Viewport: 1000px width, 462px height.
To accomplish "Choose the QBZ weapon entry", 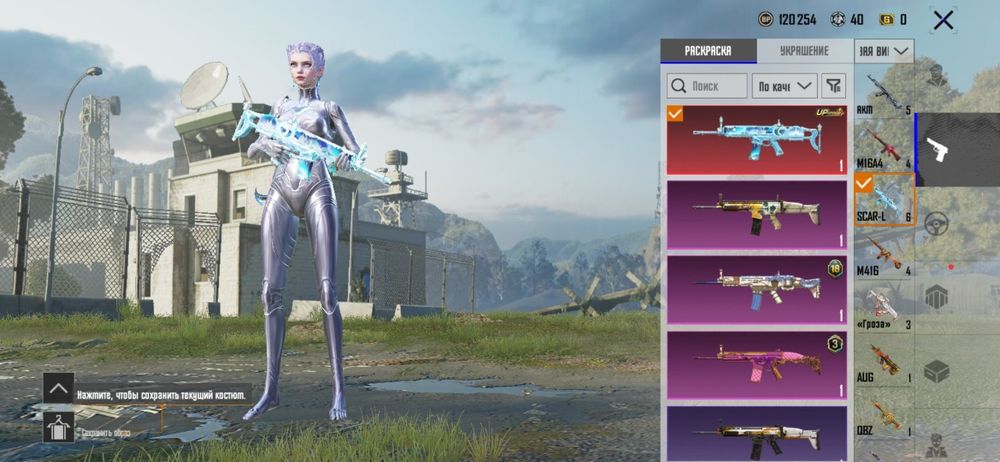I will [883, 416].
